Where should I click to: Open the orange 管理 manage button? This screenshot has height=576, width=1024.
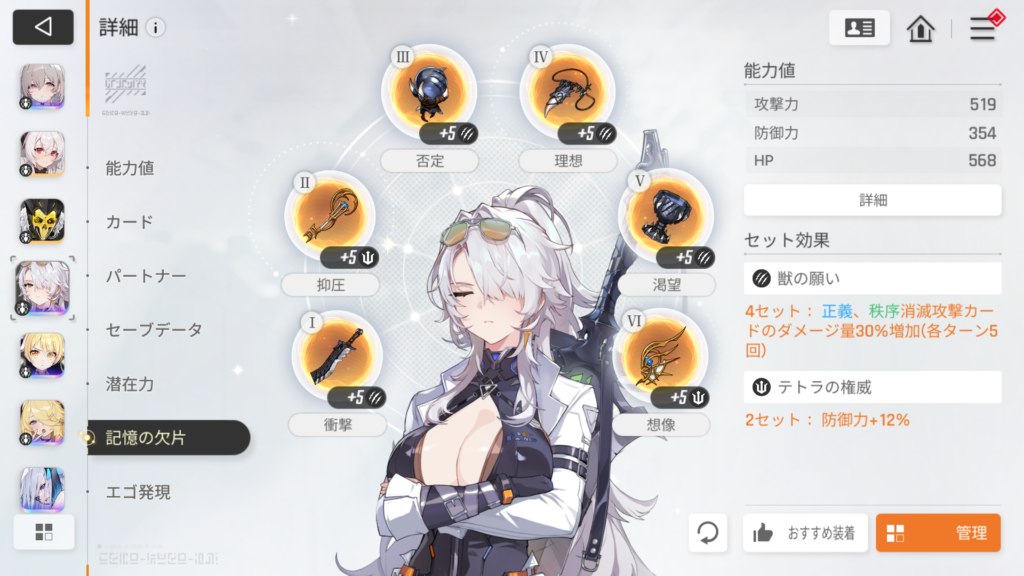[x=938, y=533]
